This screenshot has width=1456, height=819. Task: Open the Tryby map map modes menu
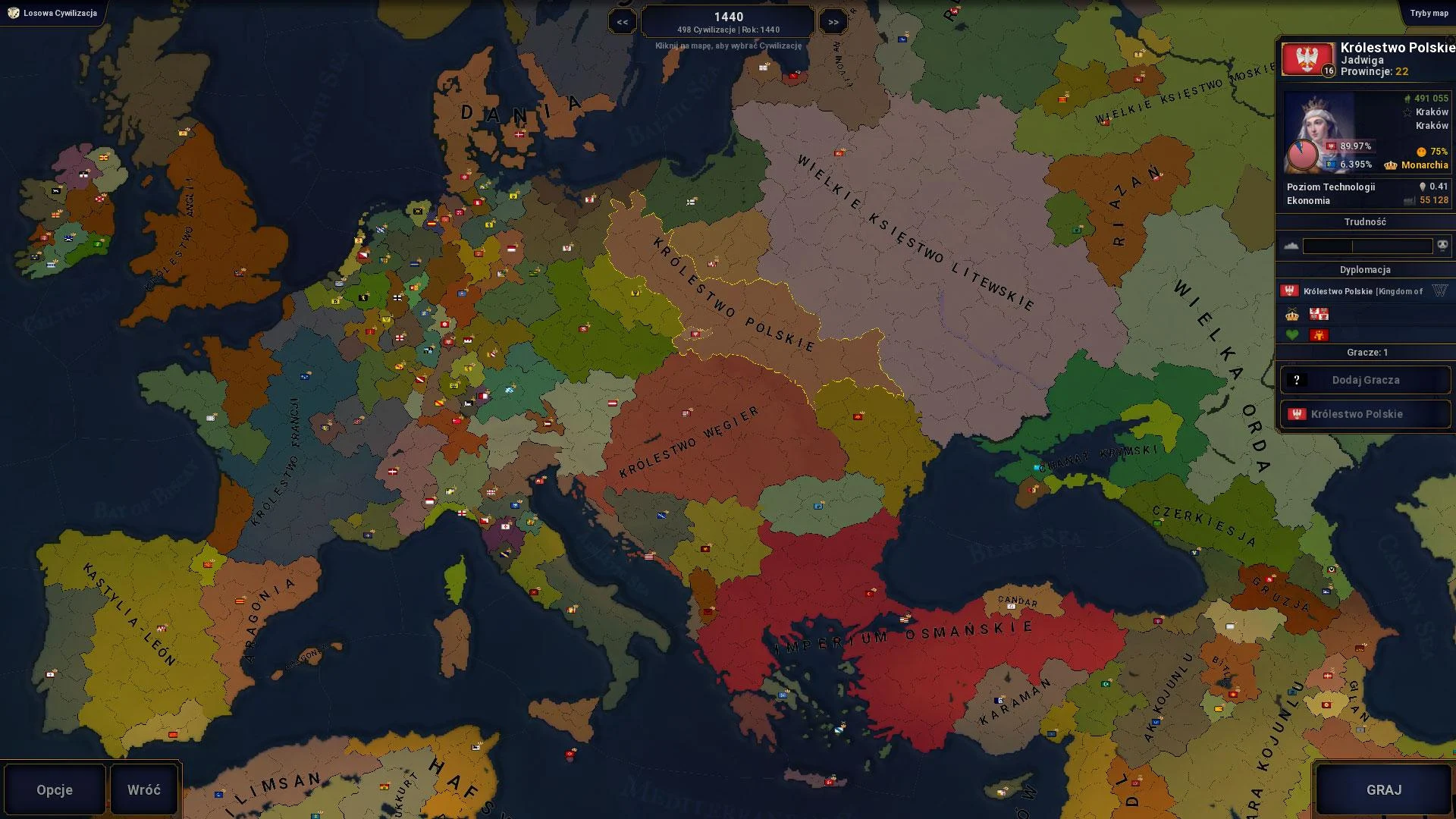pyautogui.click(x=1429, y=12)
